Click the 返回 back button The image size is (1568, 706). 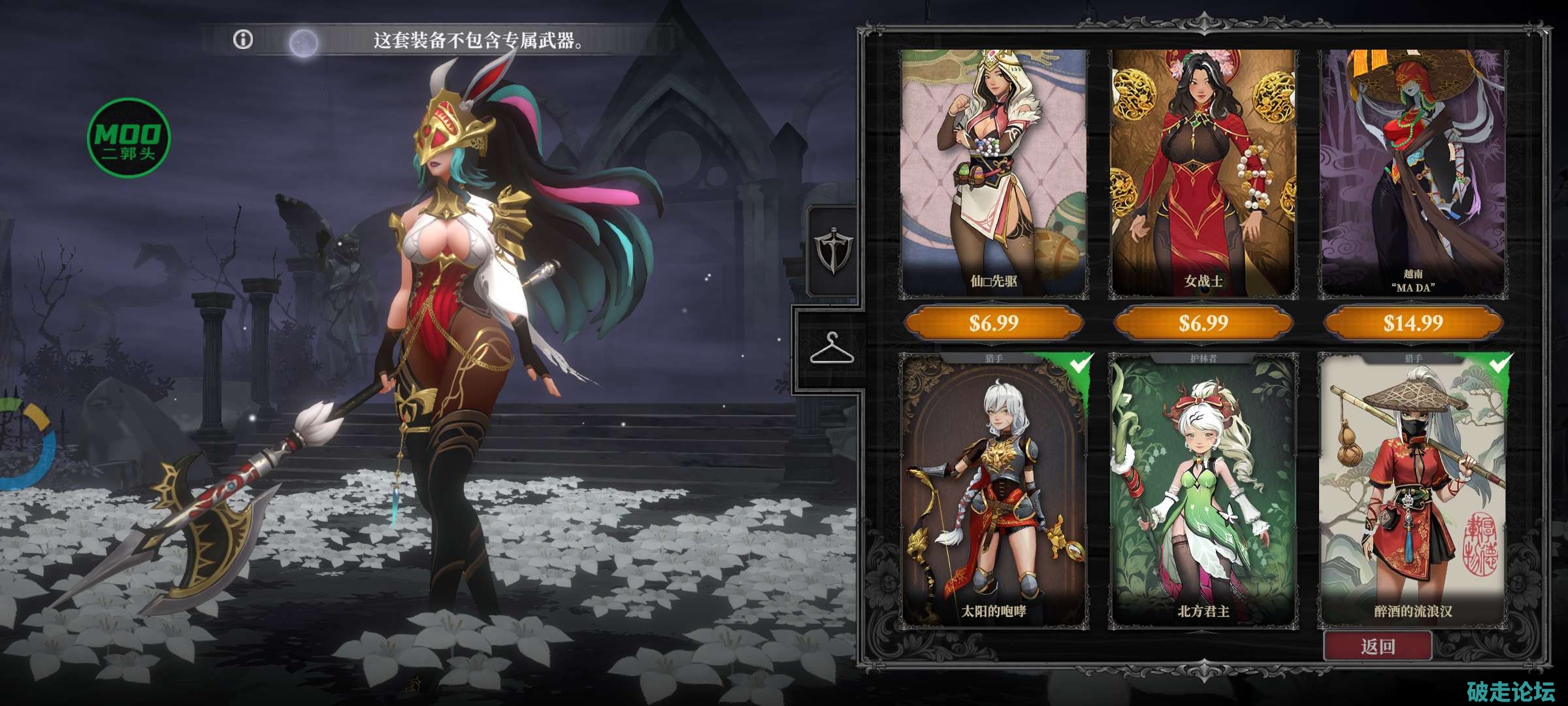click(1378, 647)
